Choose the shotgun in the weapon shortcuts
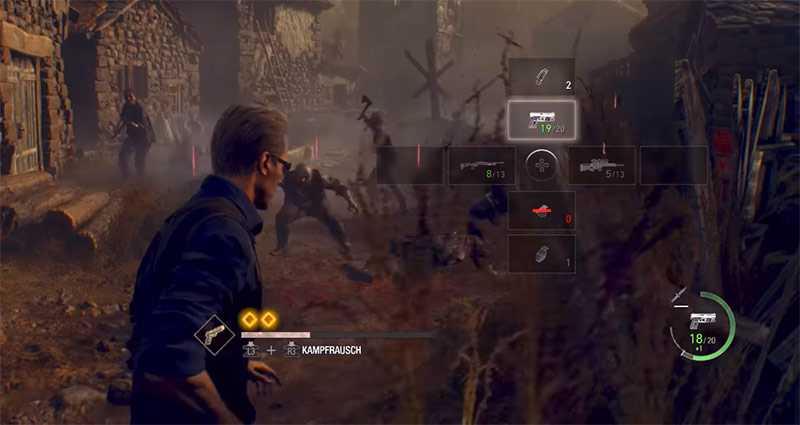This screenshot has height=425, width=800. click(x=481, y=165)
